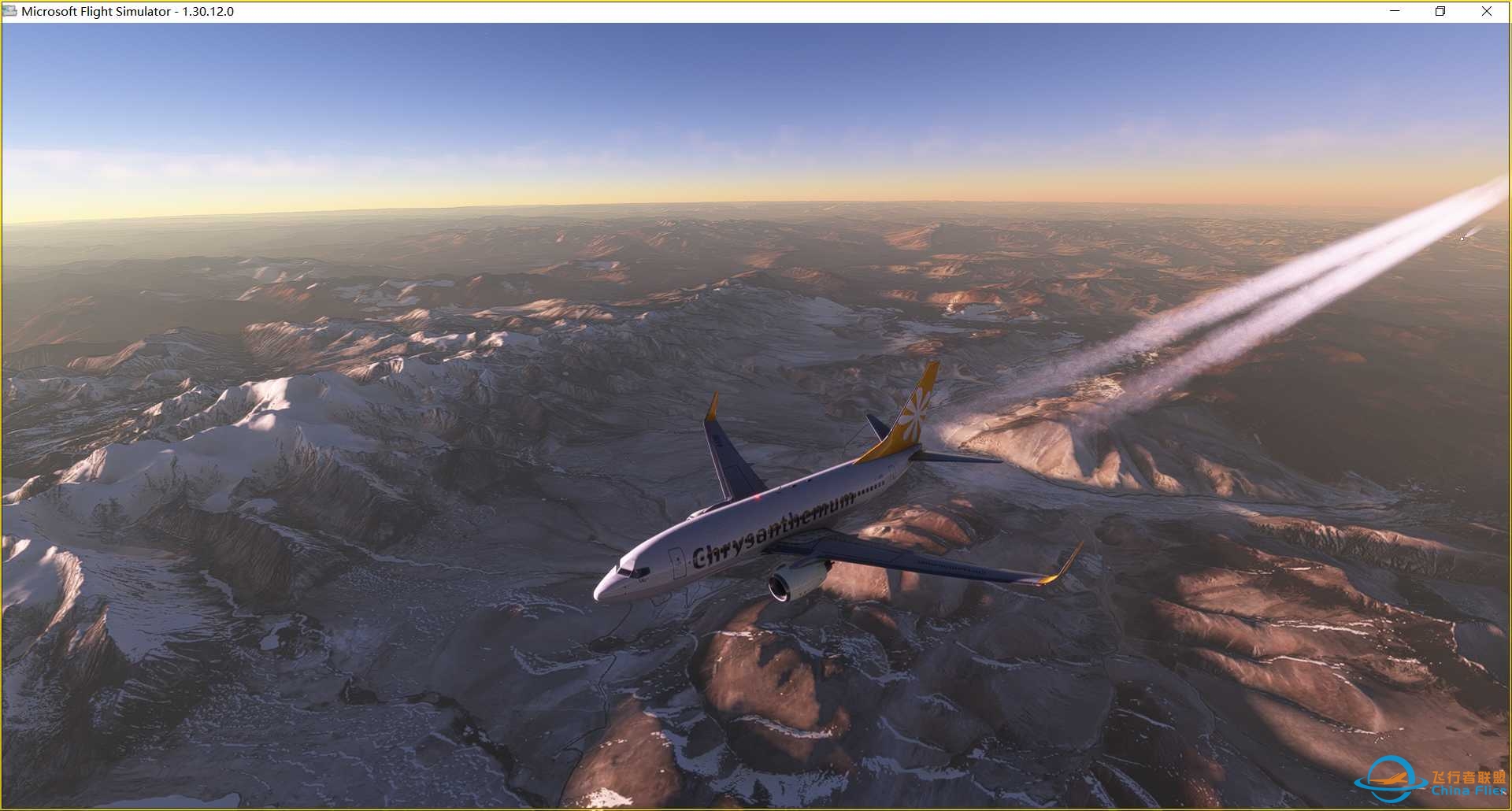Click the minimize icon in the title bar

[x=1394, y=11]
